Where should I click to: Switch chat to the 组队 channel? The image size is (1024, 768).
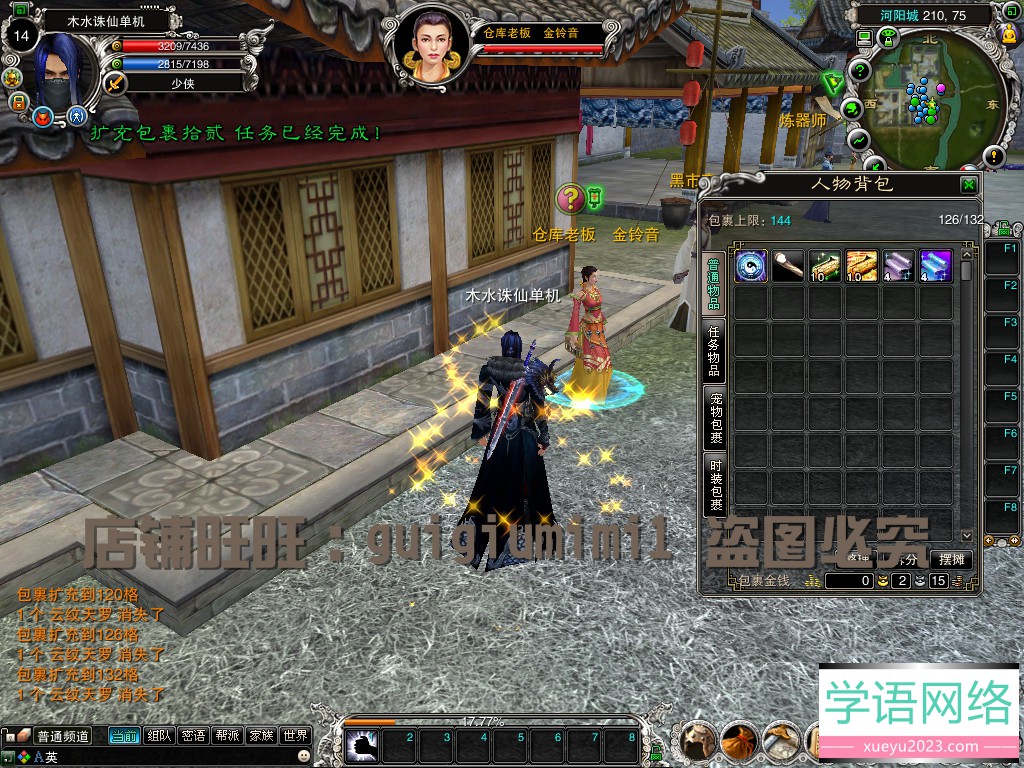158,736
